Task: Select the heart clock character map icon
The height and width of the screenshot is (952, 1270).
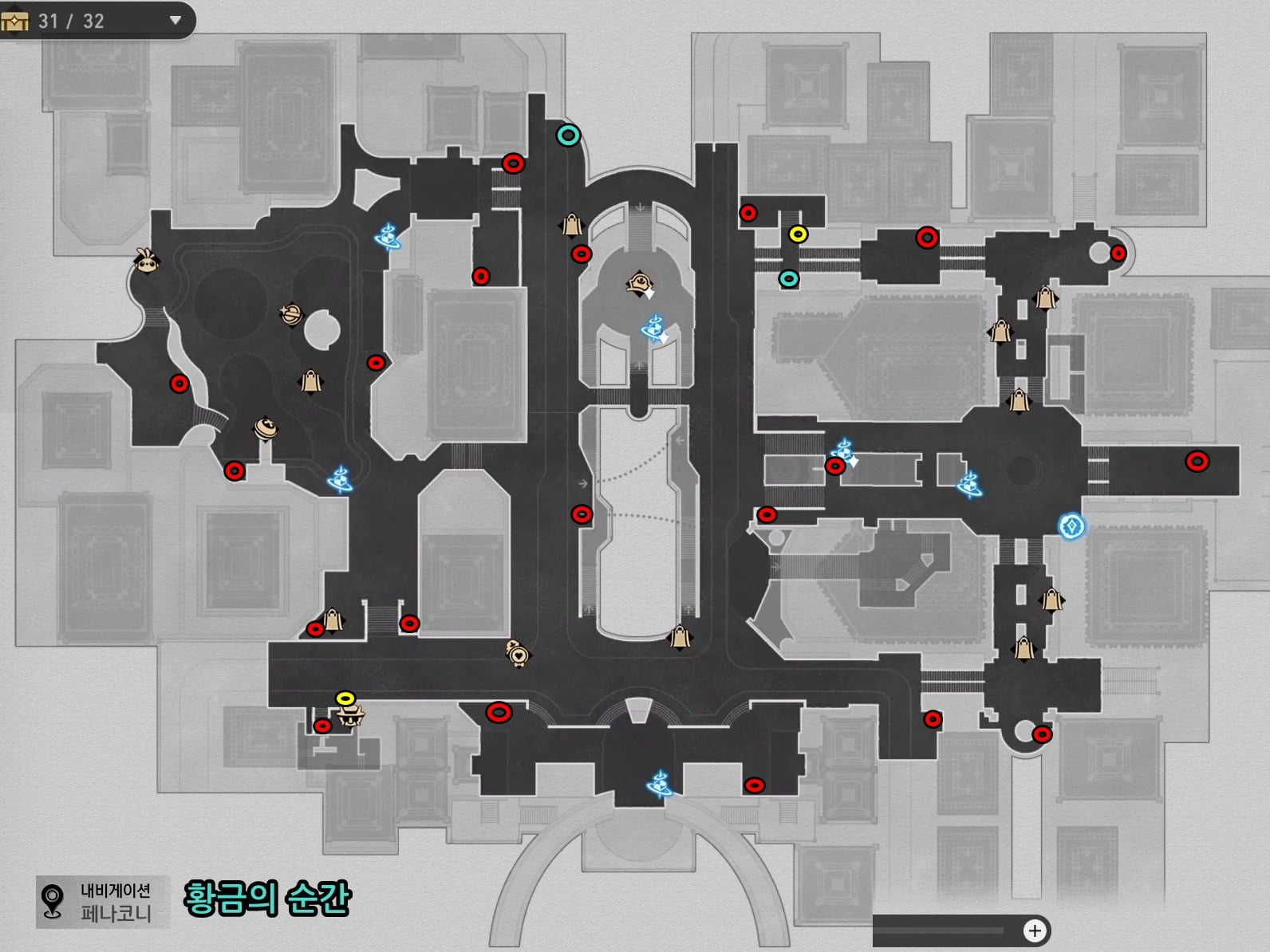Action: 517,653
